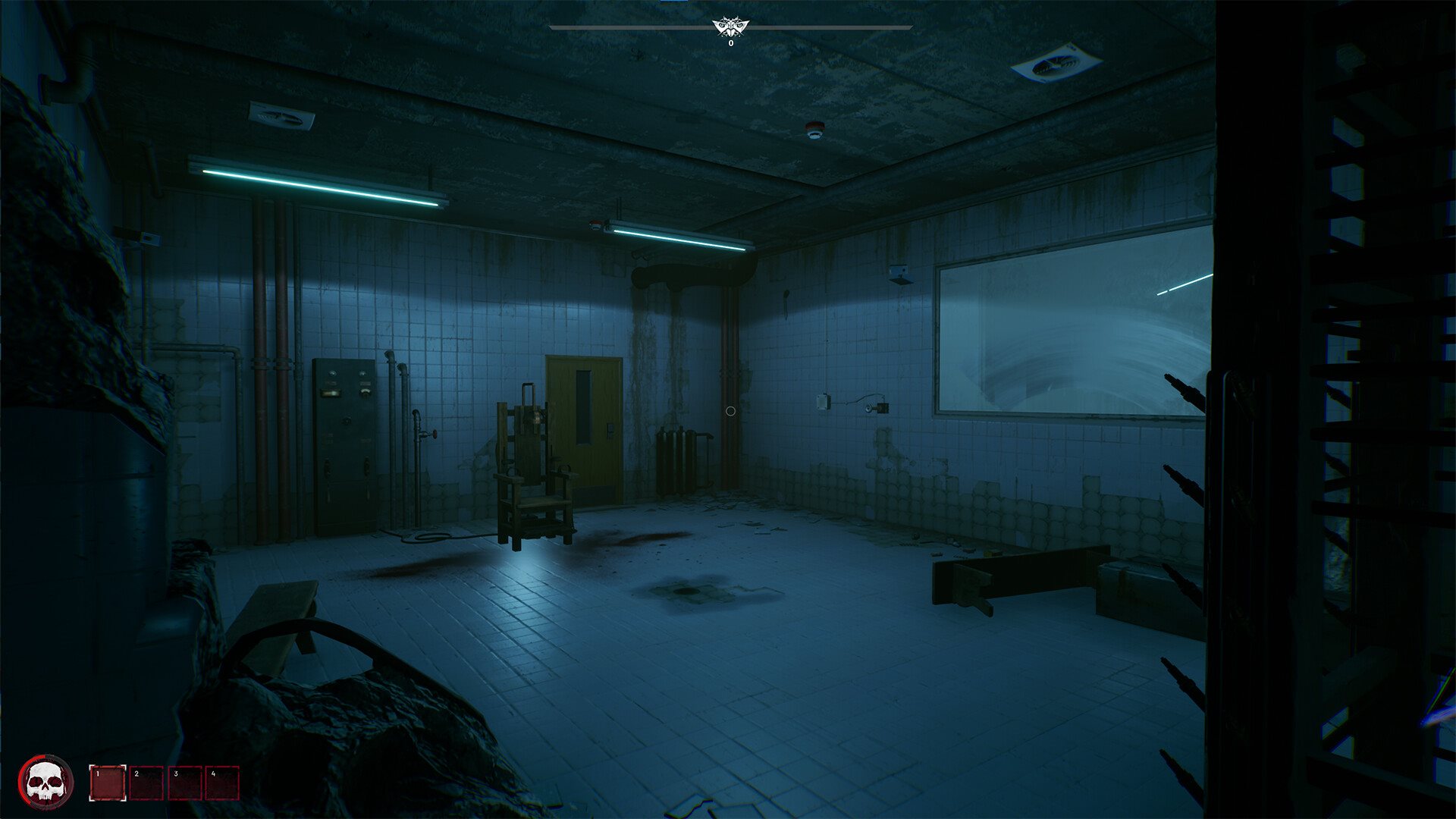The height and width of the screenshot is (819, 1456).
Task: Click the winged emblem on the compass bar
Action: [x=731, y=28]
